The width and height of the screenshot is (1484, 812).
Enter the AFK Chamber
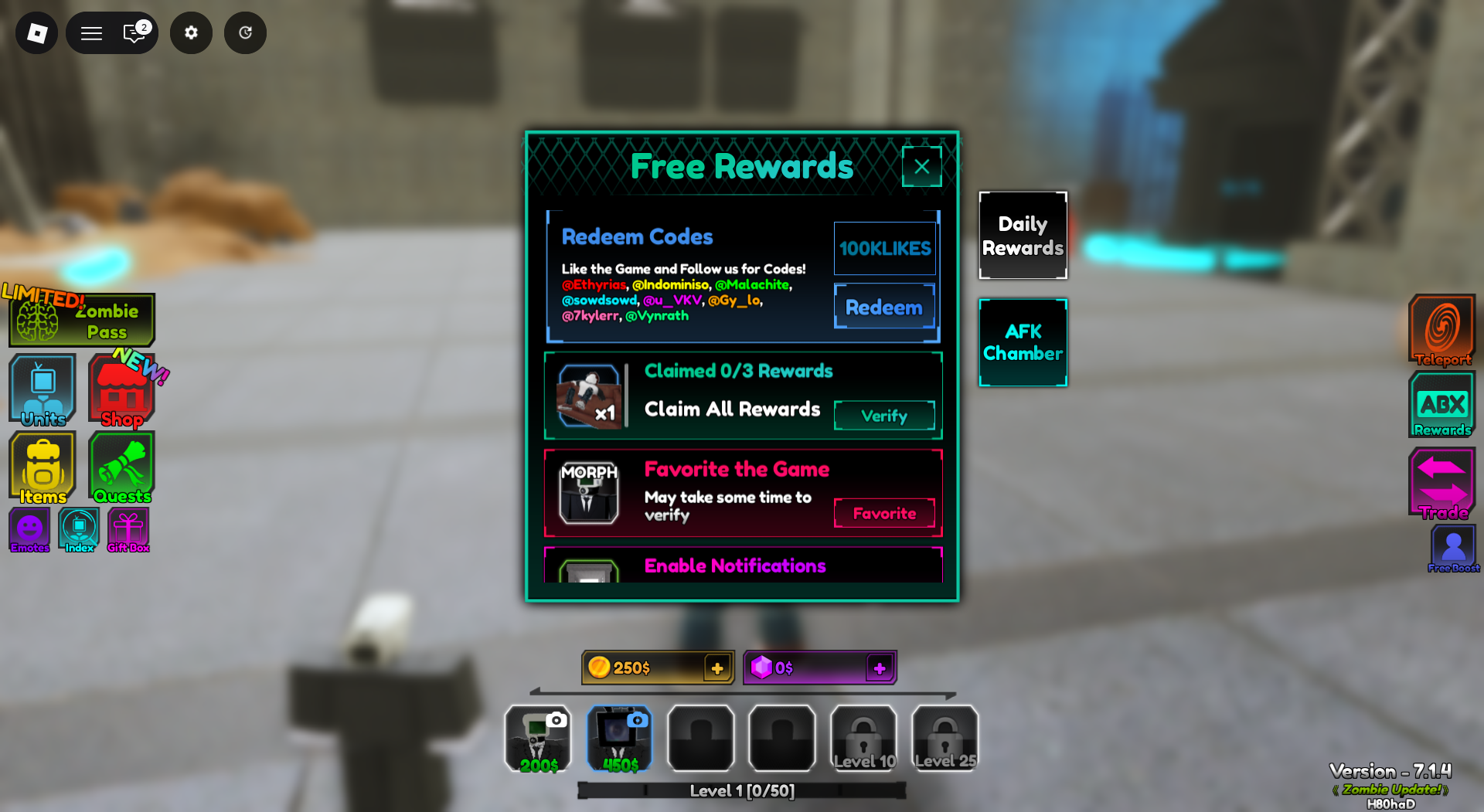(x=1023, y=342)
